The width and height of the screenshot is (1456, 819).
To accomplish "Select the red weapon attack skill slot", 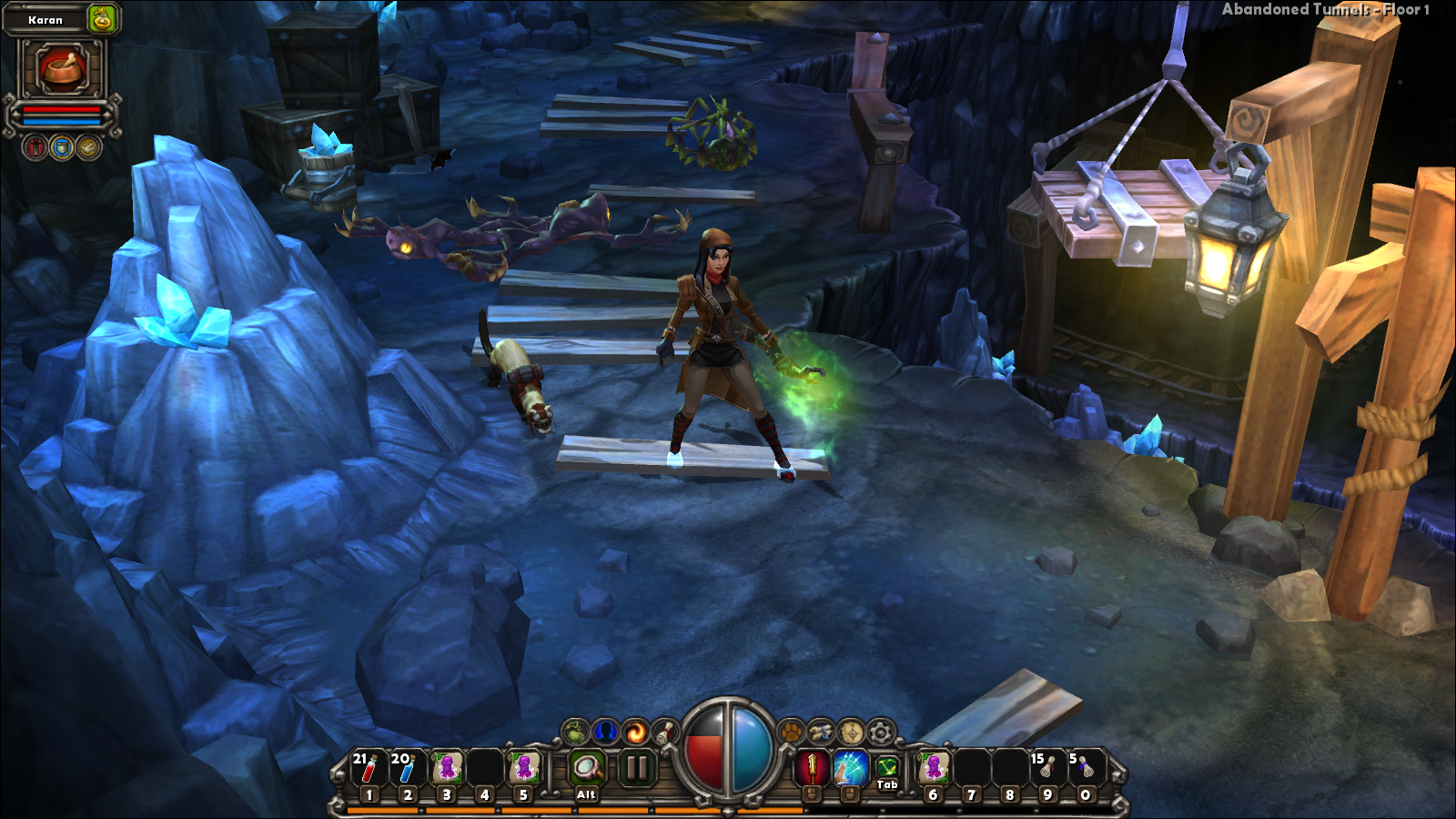I will [x=812, y=769].
